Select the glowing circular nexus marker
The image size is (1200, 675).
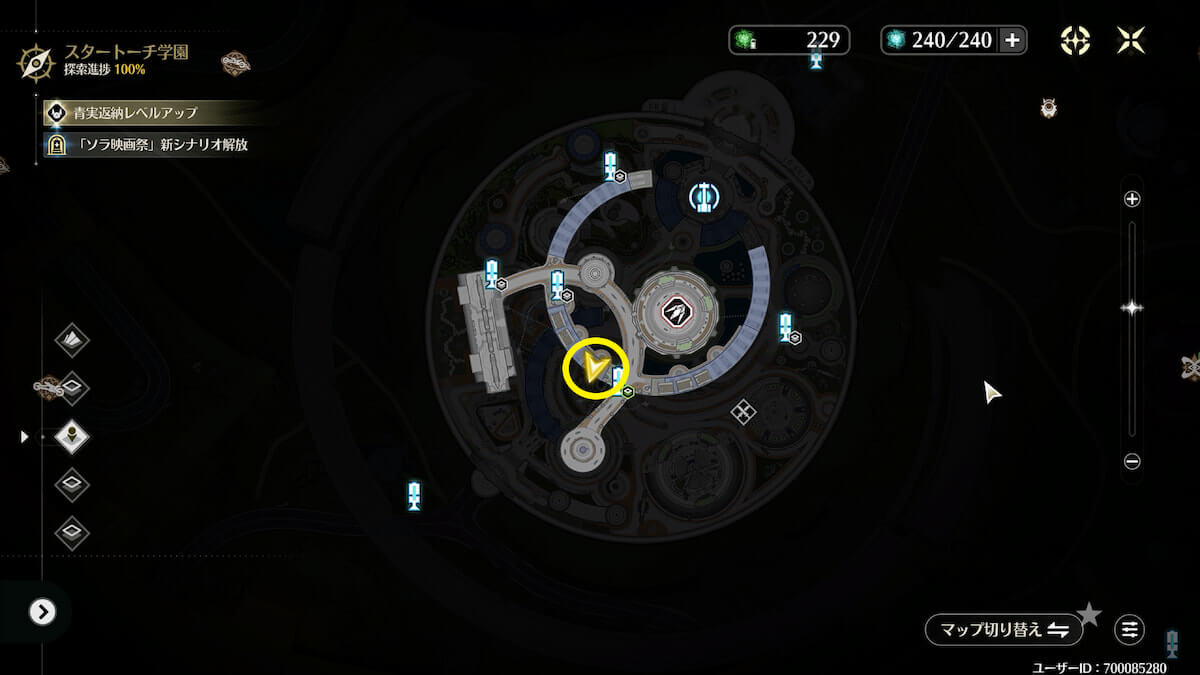coord(703,197)
